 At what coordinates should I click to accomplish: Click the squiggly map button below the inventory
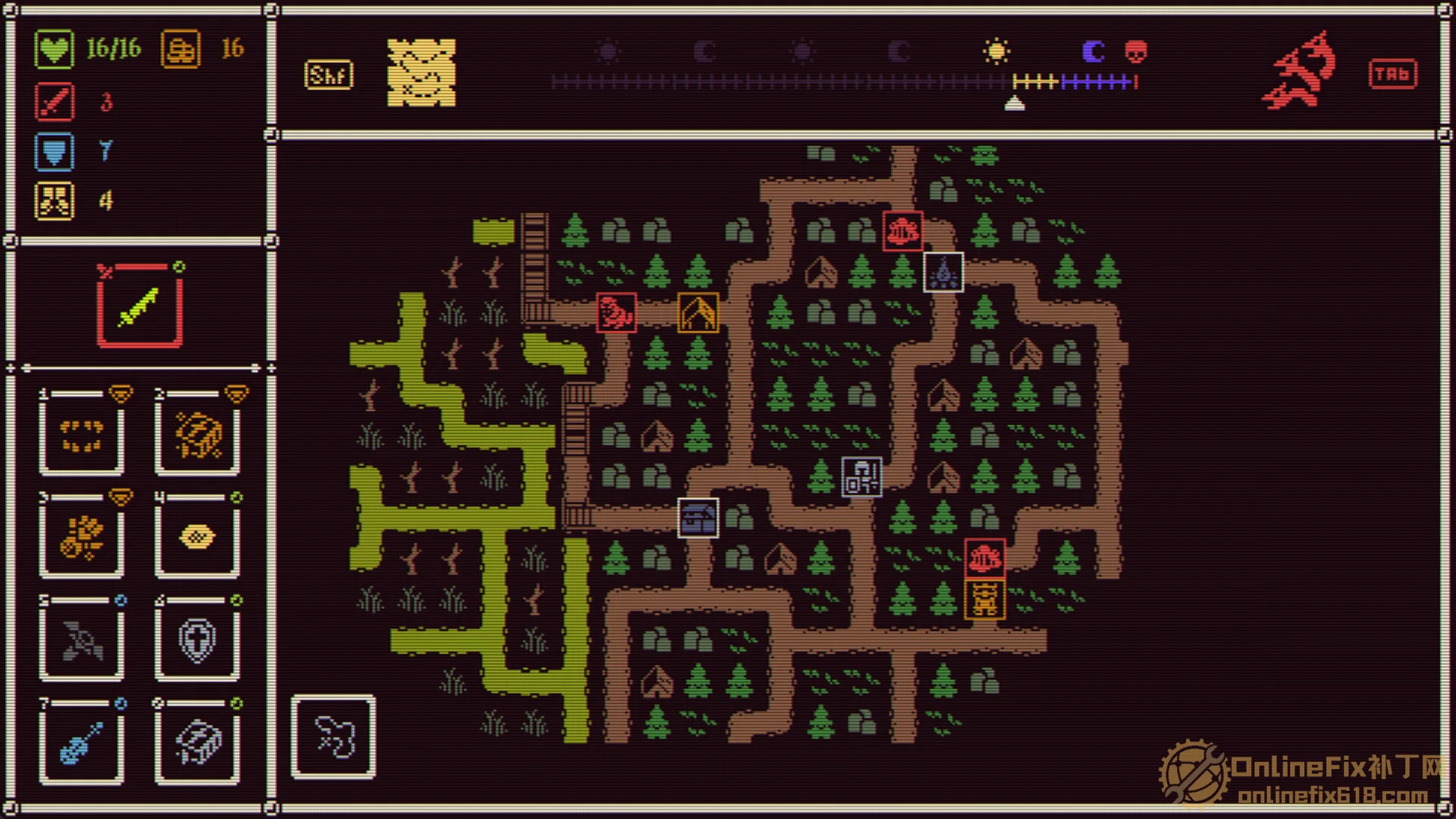pyautogui.click(x=334, y=737)
